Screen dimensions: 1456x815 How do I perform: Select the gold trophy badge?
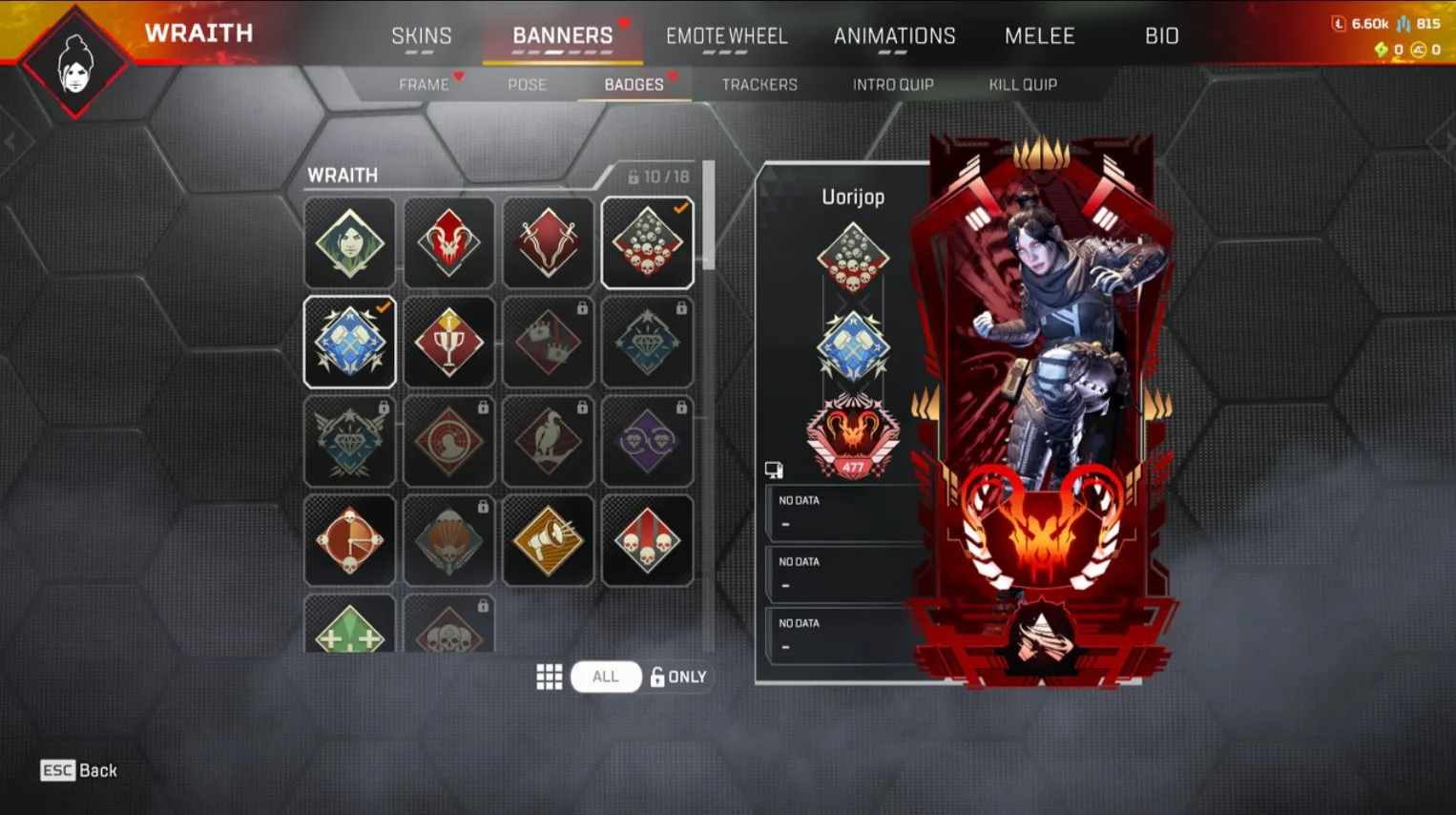[448, 342]
